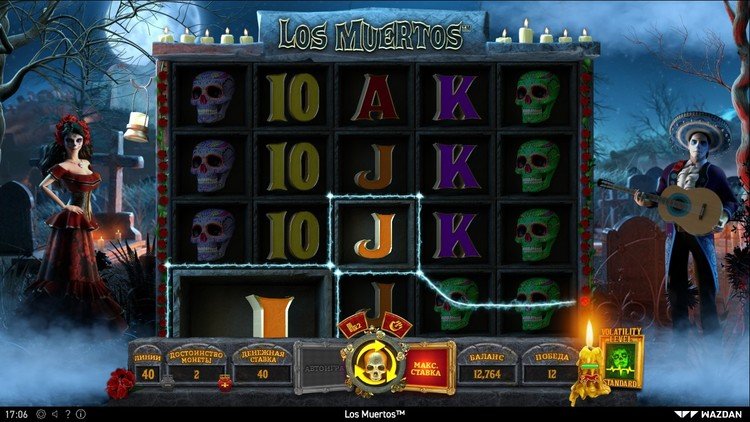Select the Макс. Ставка max bet button

tap(429, 366)
